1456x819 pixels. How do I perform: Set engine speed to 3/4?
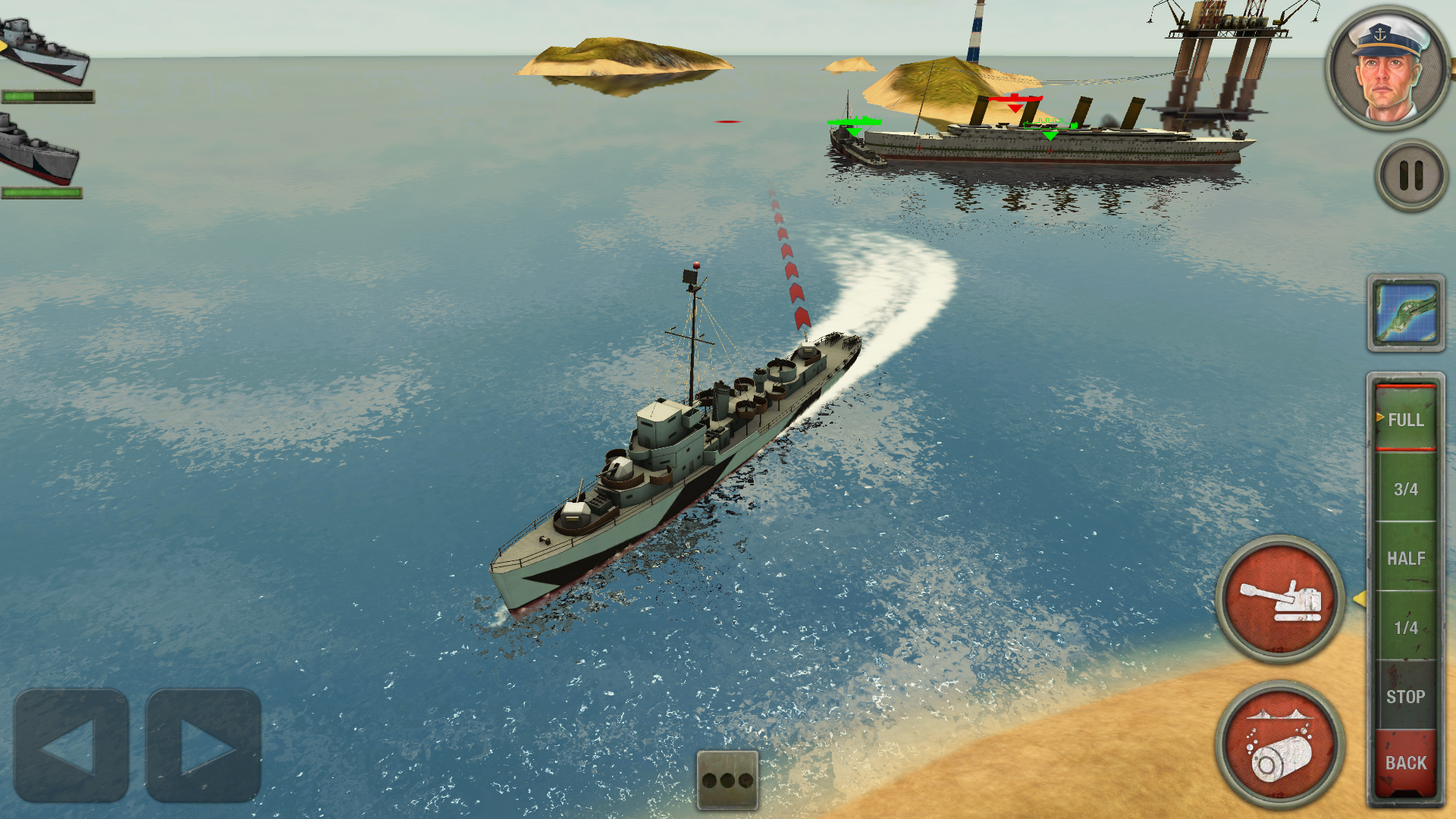pyautogui.click(x=1407, y=489)
